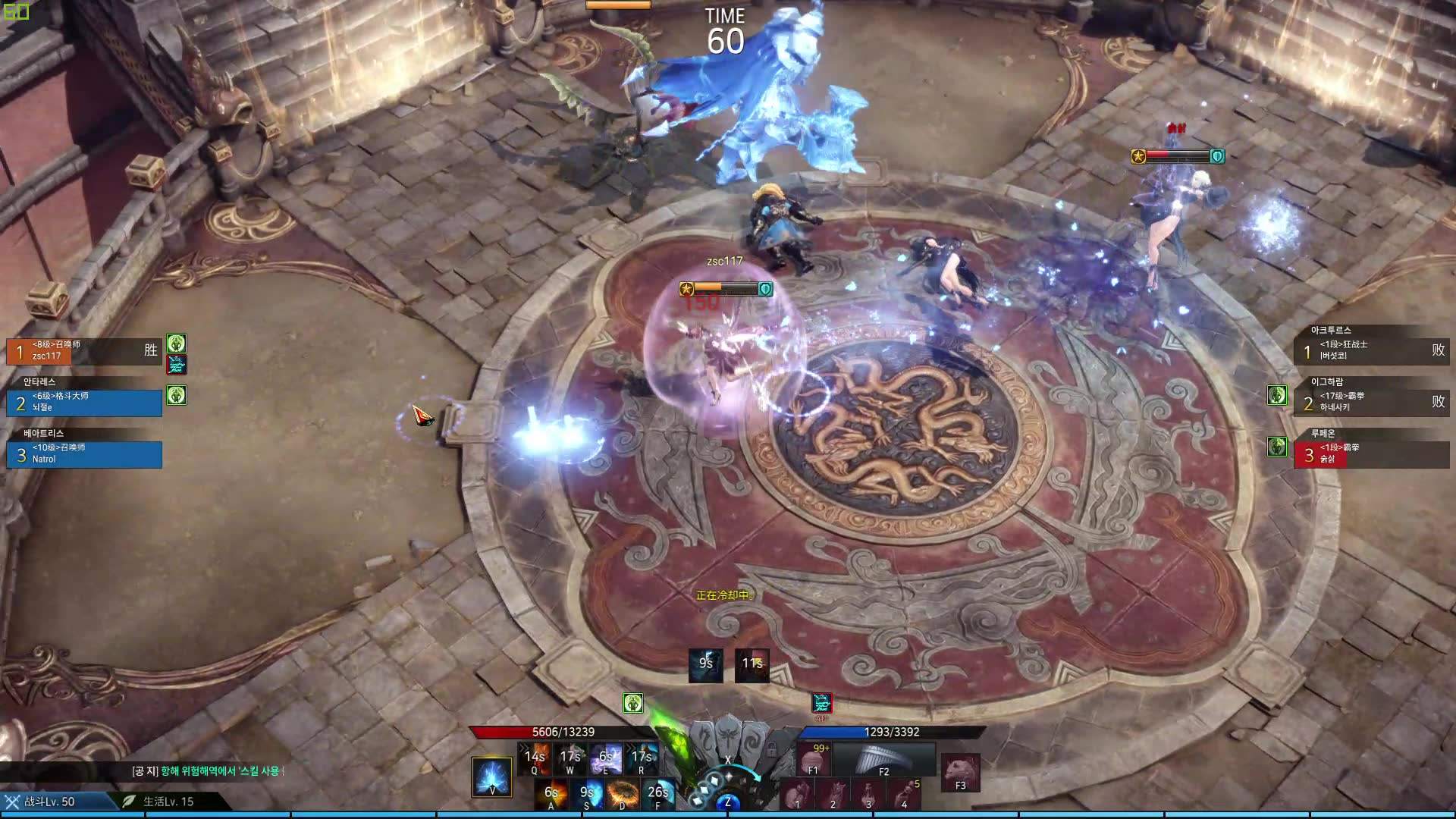
Task: Select the 1段 狂战士 opponent row
Action: [1371, 350]
